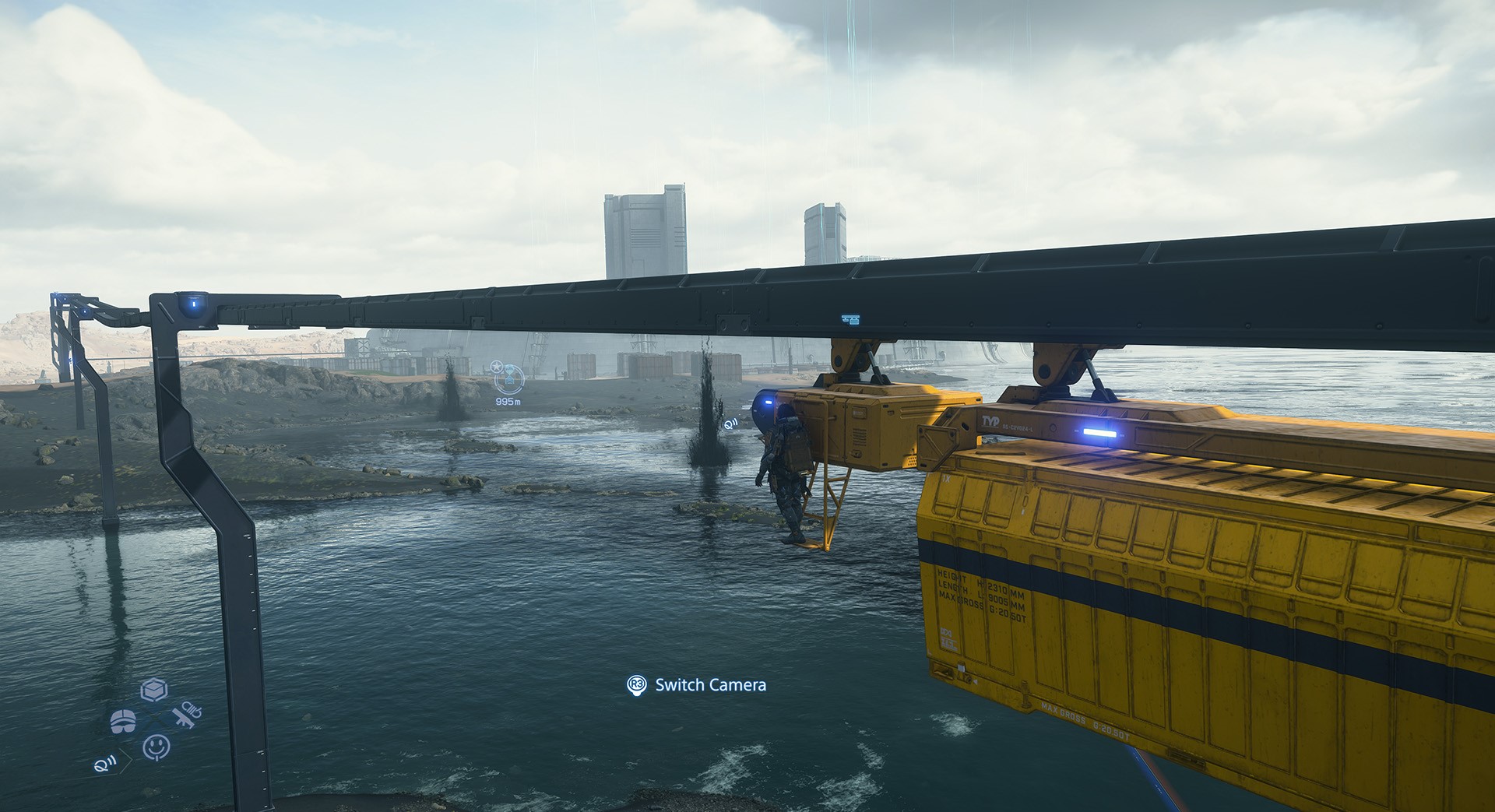Select the smiley face icon
Screen dimensions: 1495x812
click(157, 747)
